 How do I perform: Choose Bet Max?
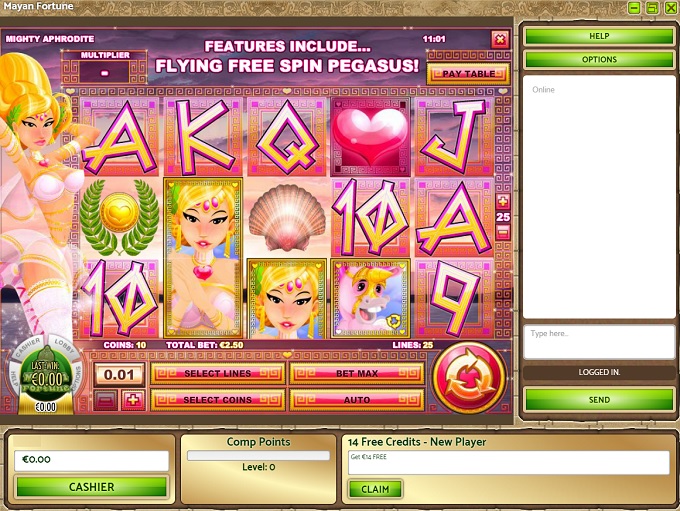point(356,374)
